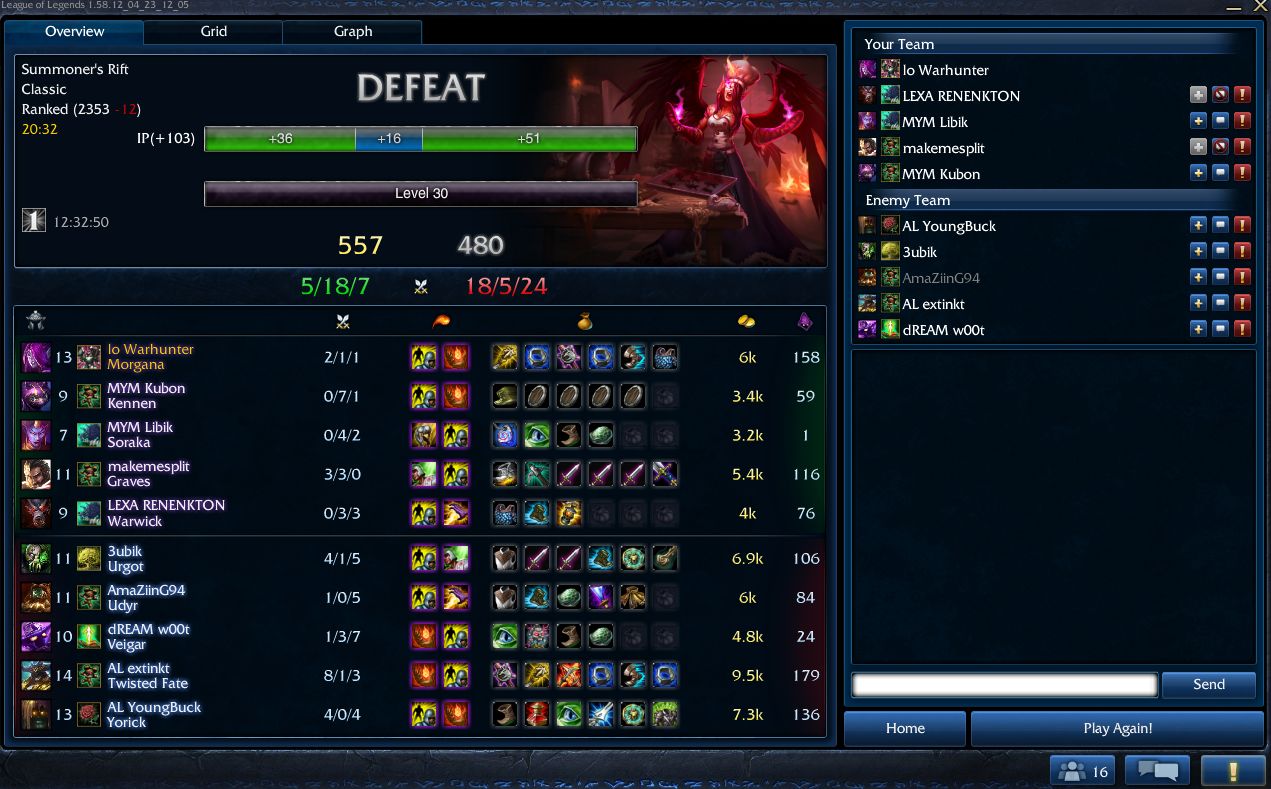Focus the chat text input box

point(1004,685)
